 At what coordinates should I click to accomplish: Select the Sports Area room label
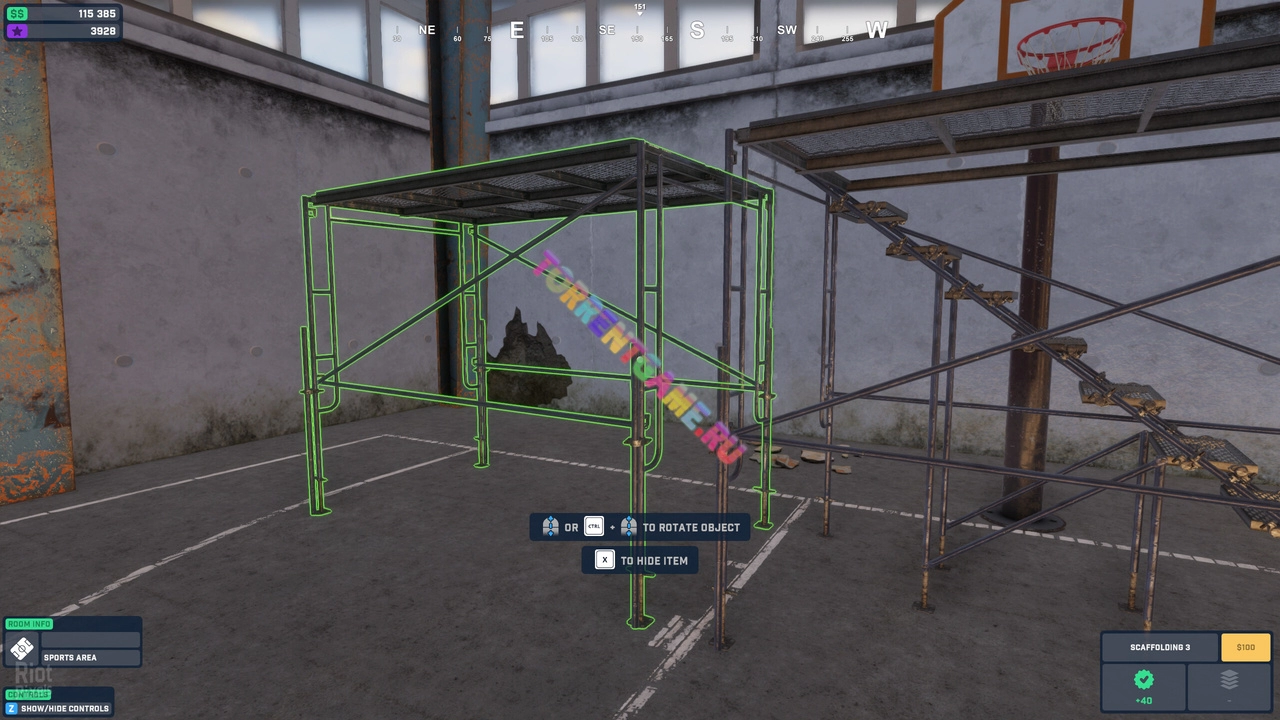(x=70, y=658)
